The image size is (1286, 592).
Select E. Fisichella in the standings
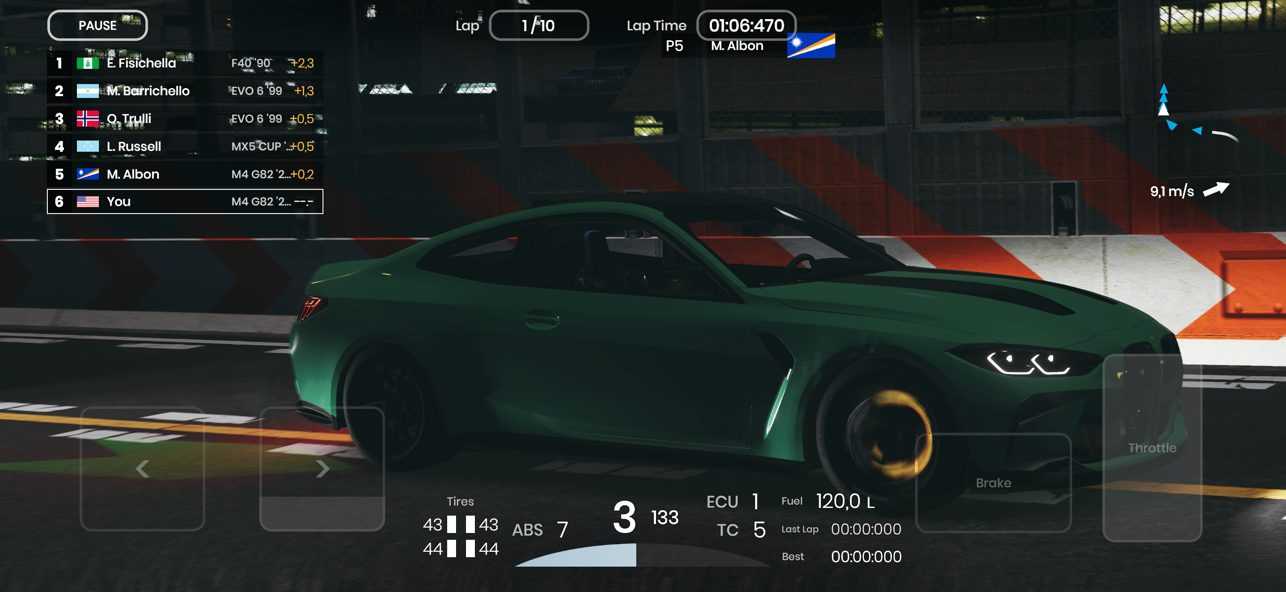185,63
